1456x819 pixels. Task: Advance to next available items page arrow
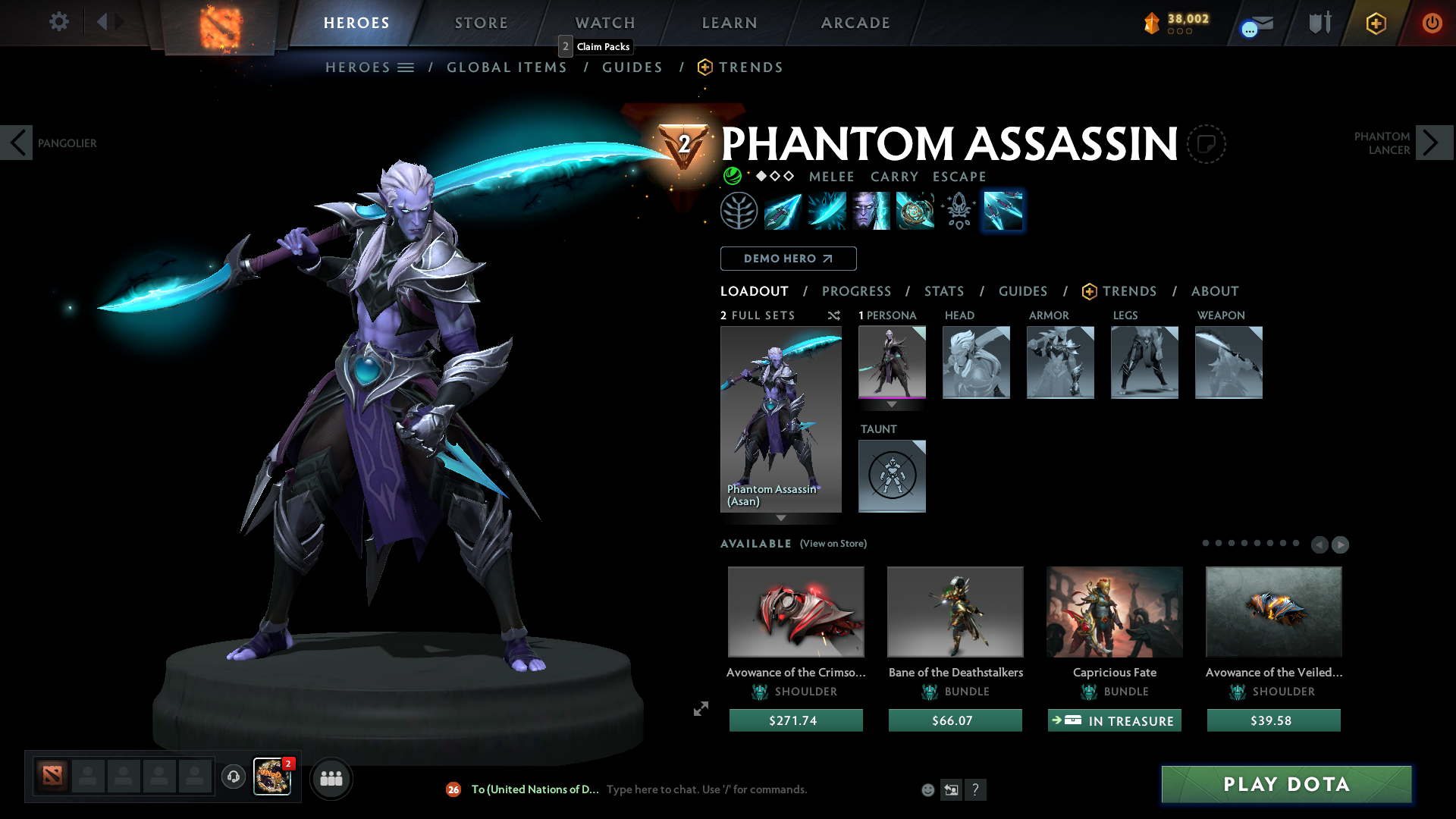pos(1341,544)
